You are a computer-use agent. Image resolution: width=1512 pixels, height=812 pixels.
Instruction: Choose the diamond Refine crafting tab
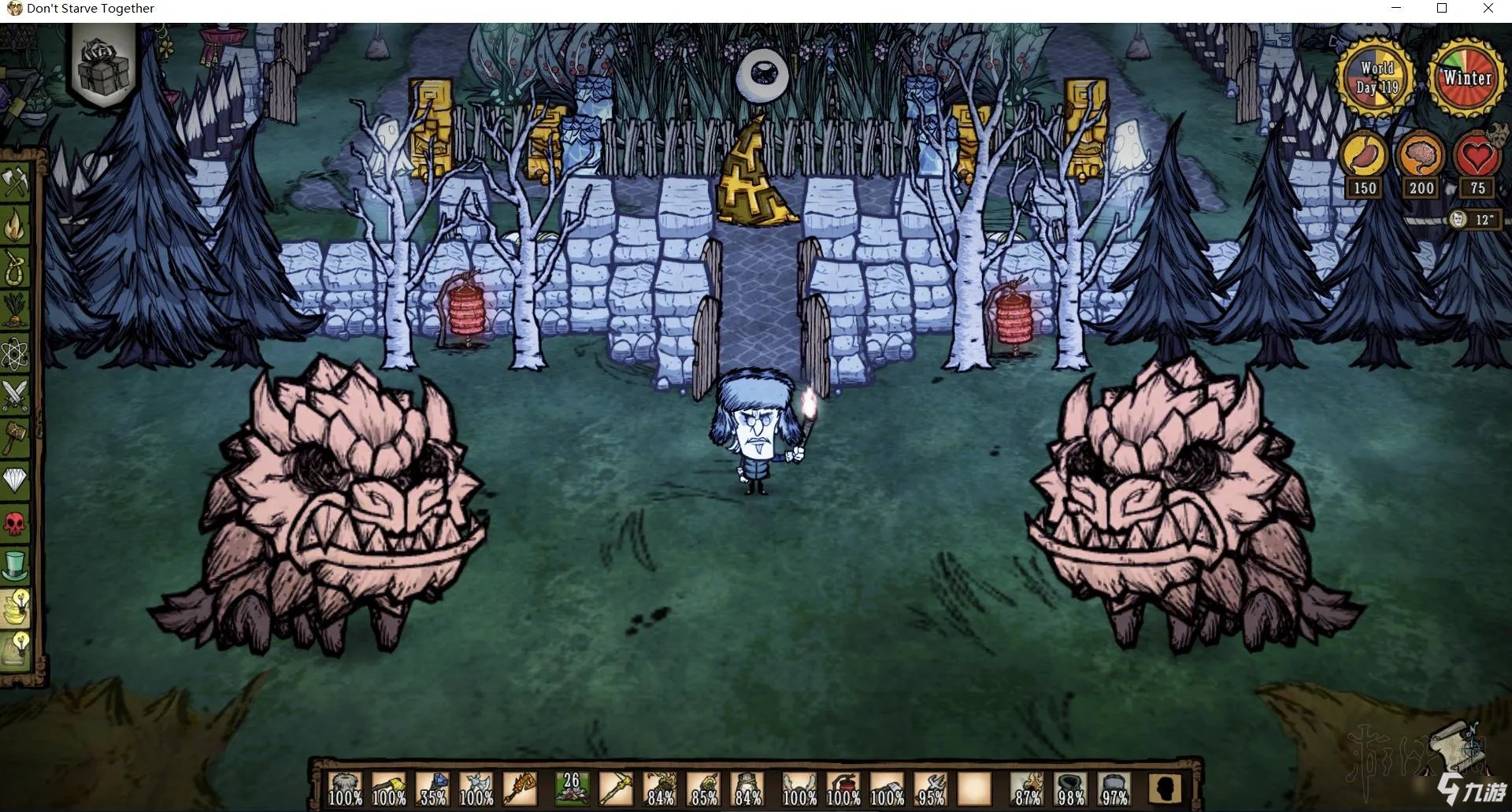[15, 480]
